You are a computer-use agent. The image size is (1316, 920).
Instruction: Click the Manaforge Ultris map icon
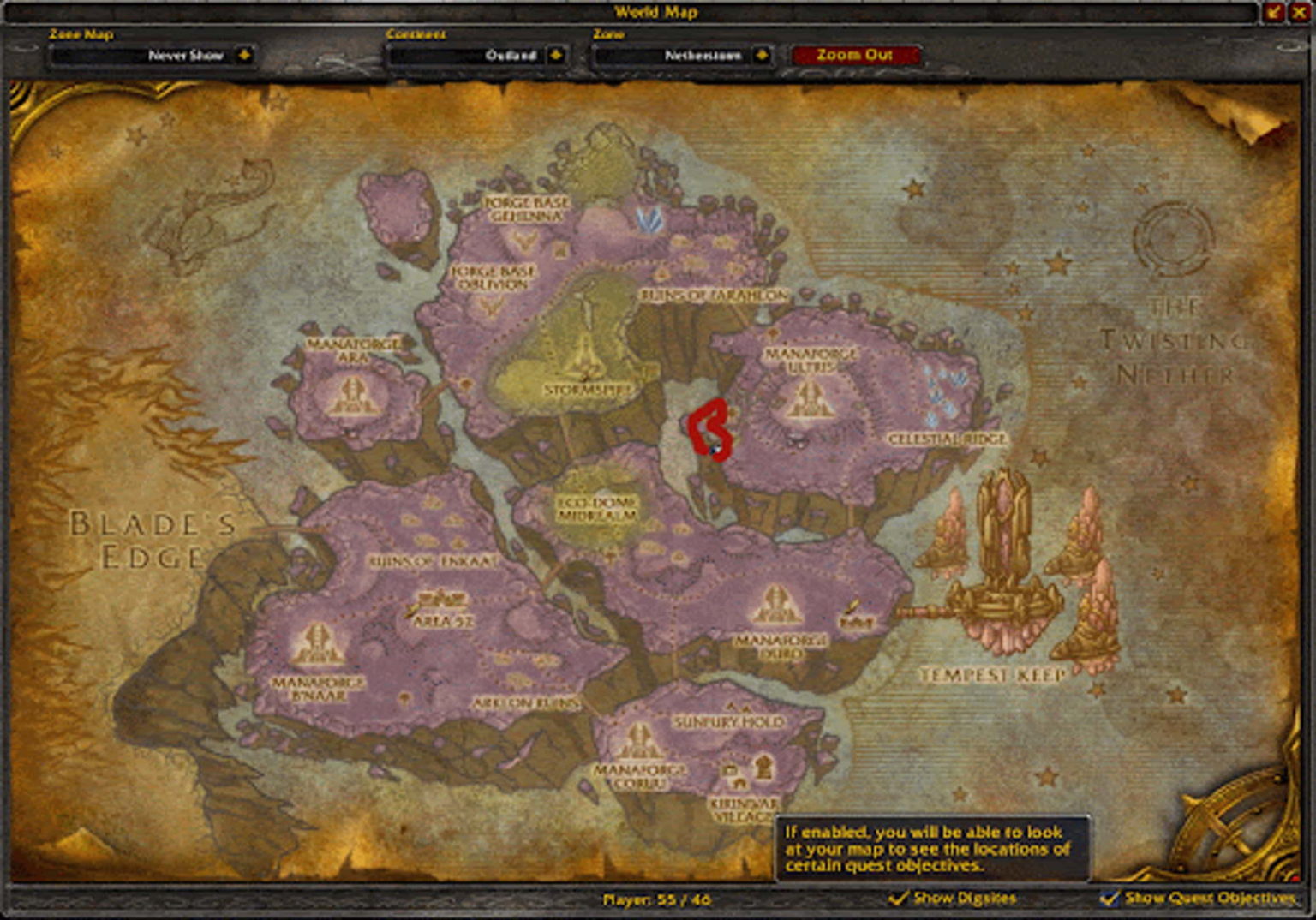point(806,398)
